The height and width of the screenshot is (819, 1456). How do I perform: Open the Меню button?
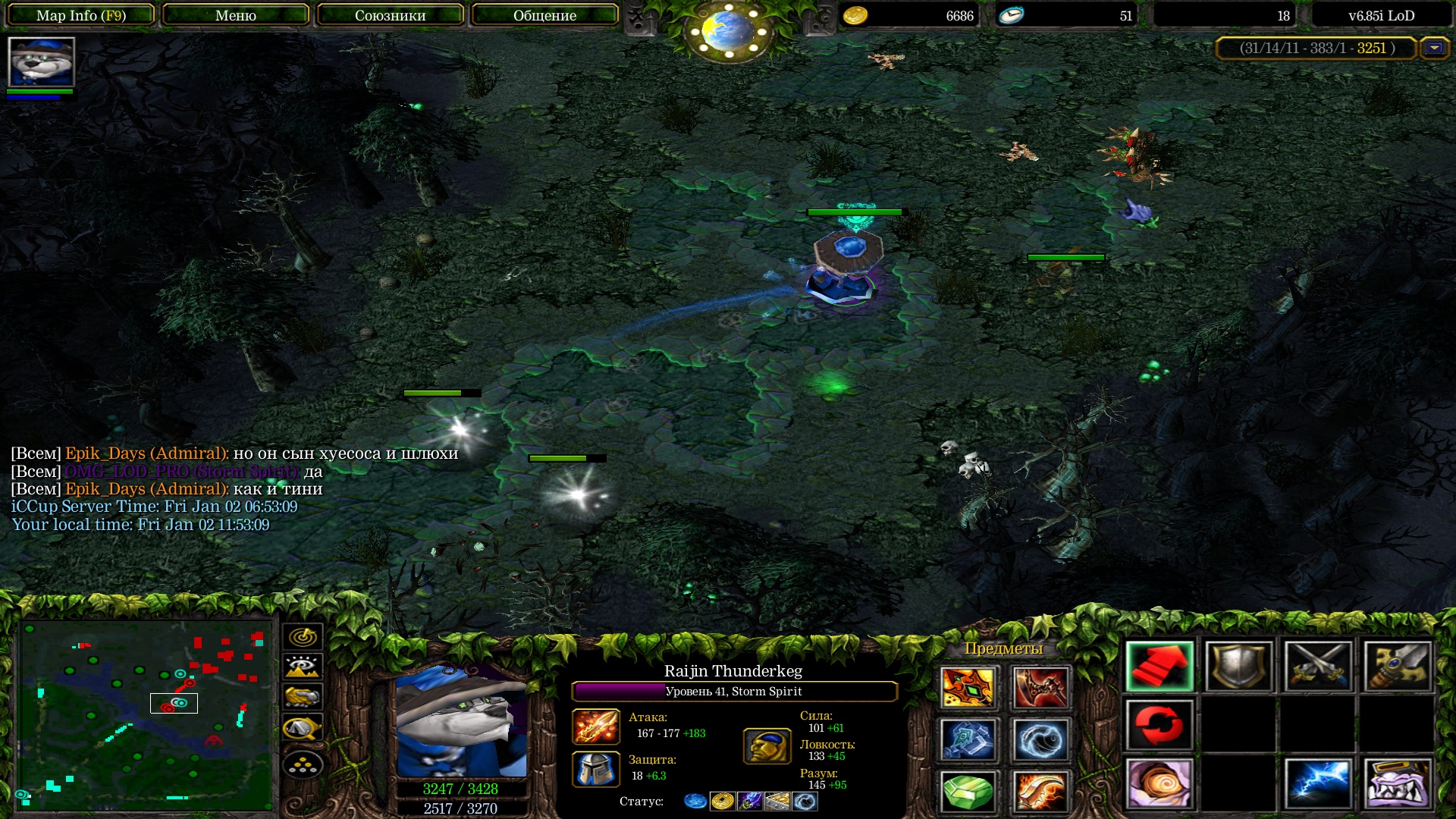click(235, 15)
